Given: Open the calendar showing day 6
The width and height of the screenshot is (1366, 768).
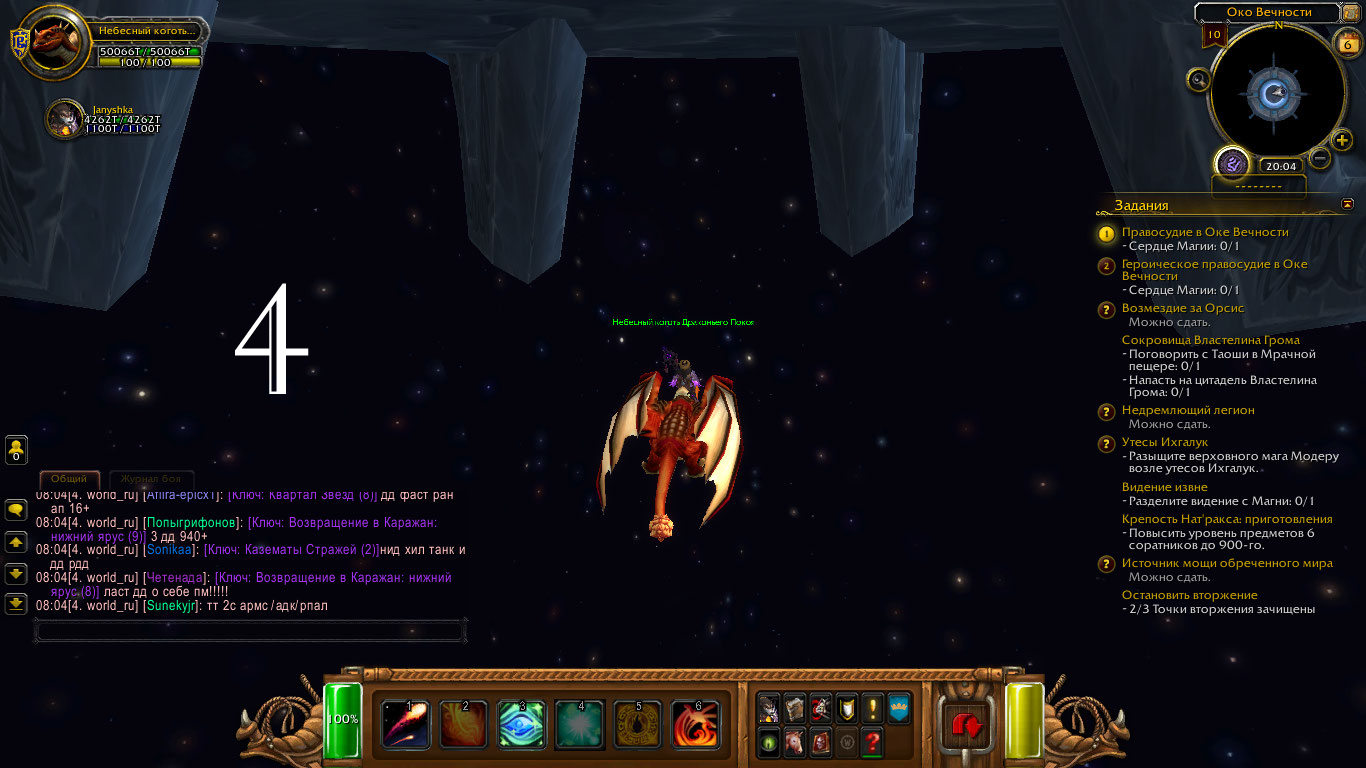Looking at the screenshot, I should click(1346, 42).
